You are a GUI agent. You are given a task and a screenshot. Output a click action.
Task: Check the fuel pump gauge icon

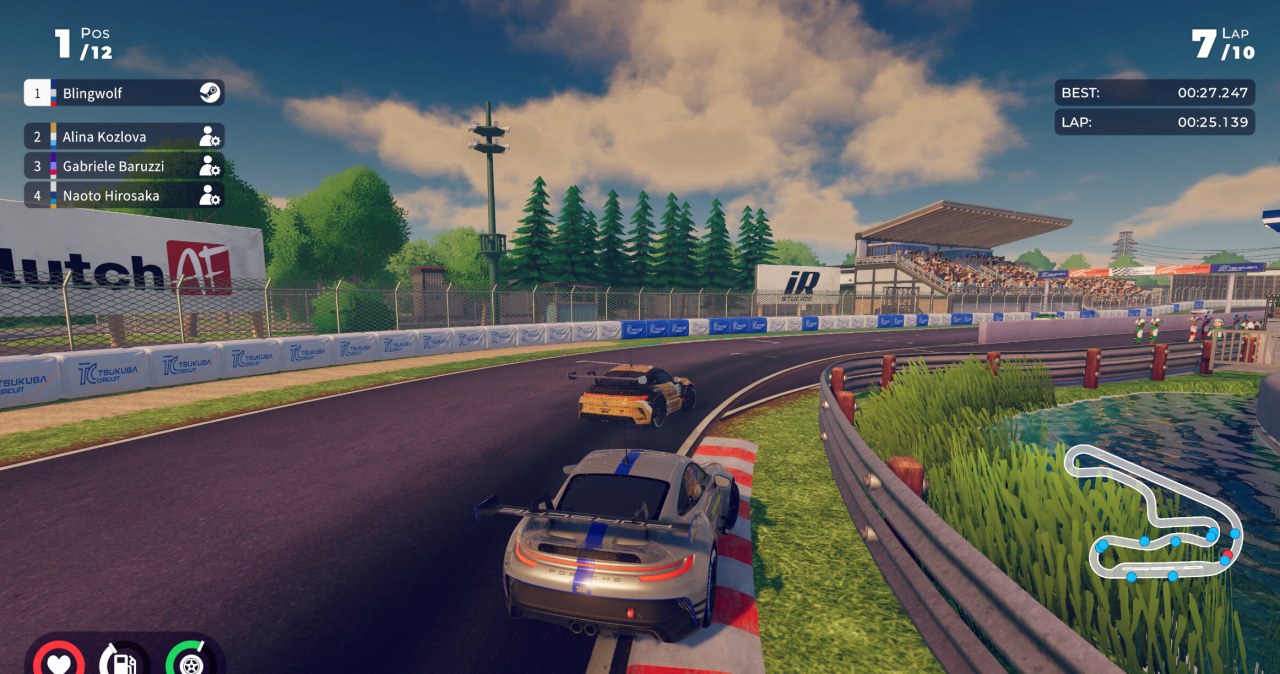123,660
